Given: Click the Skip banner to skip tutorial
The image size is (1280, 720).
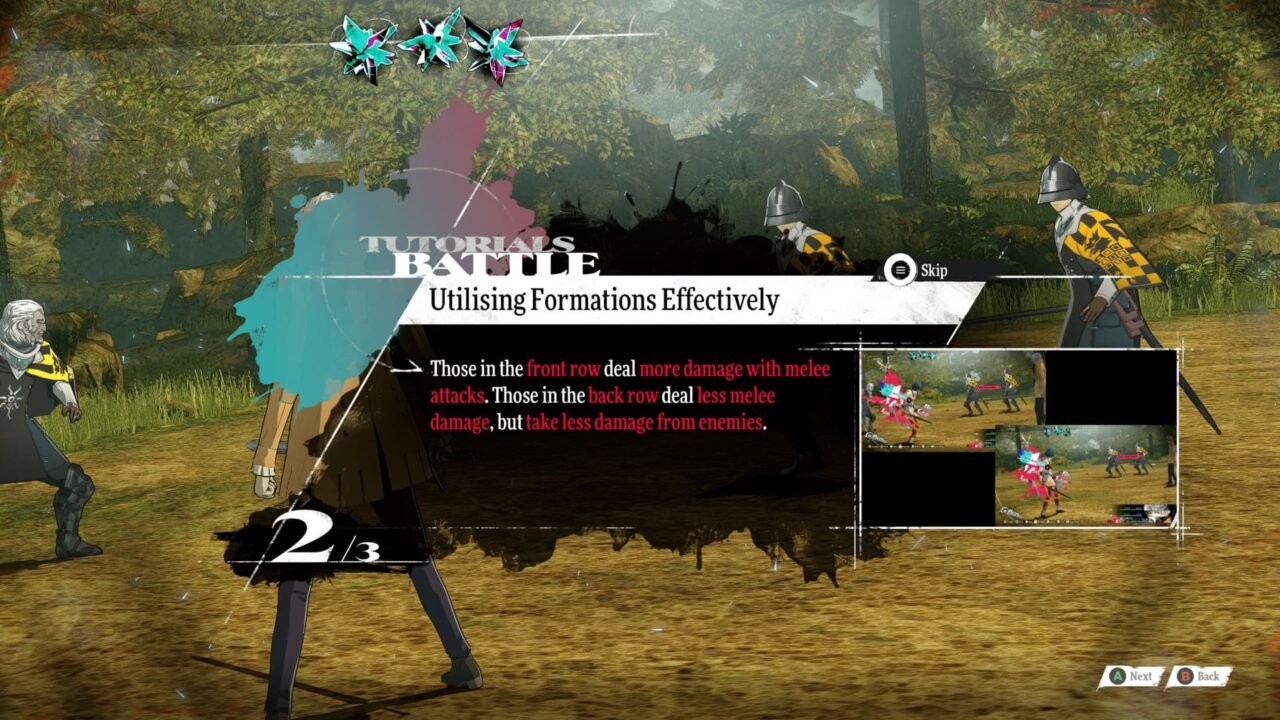Looking at the screenshot, I should pyautogui.click(x=917, y=268).
